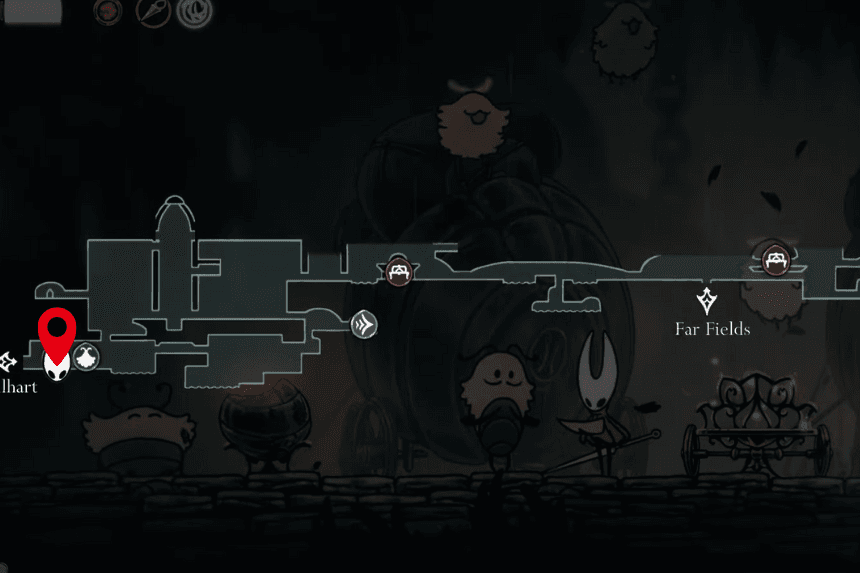Choose the bench marker right of Far Fields
Image resolution: width=860 pixels, height=573 pixels.
pyautogui.click(x=773, y=261)
